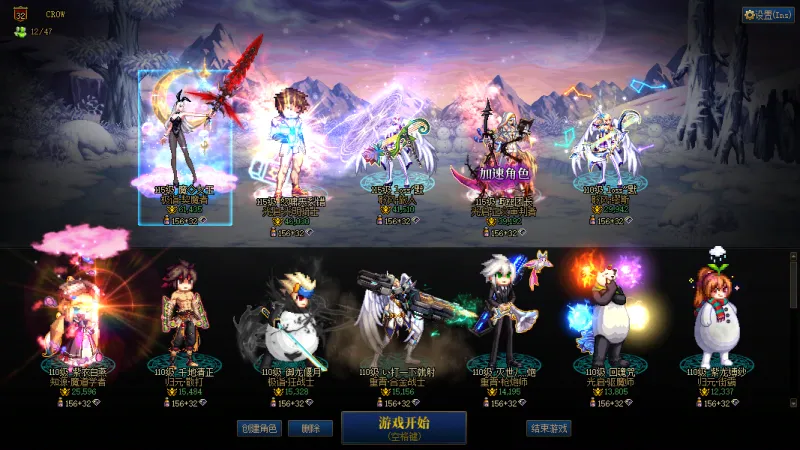
Task: Click the 创建角色 create character button
Action: (258, 428)
